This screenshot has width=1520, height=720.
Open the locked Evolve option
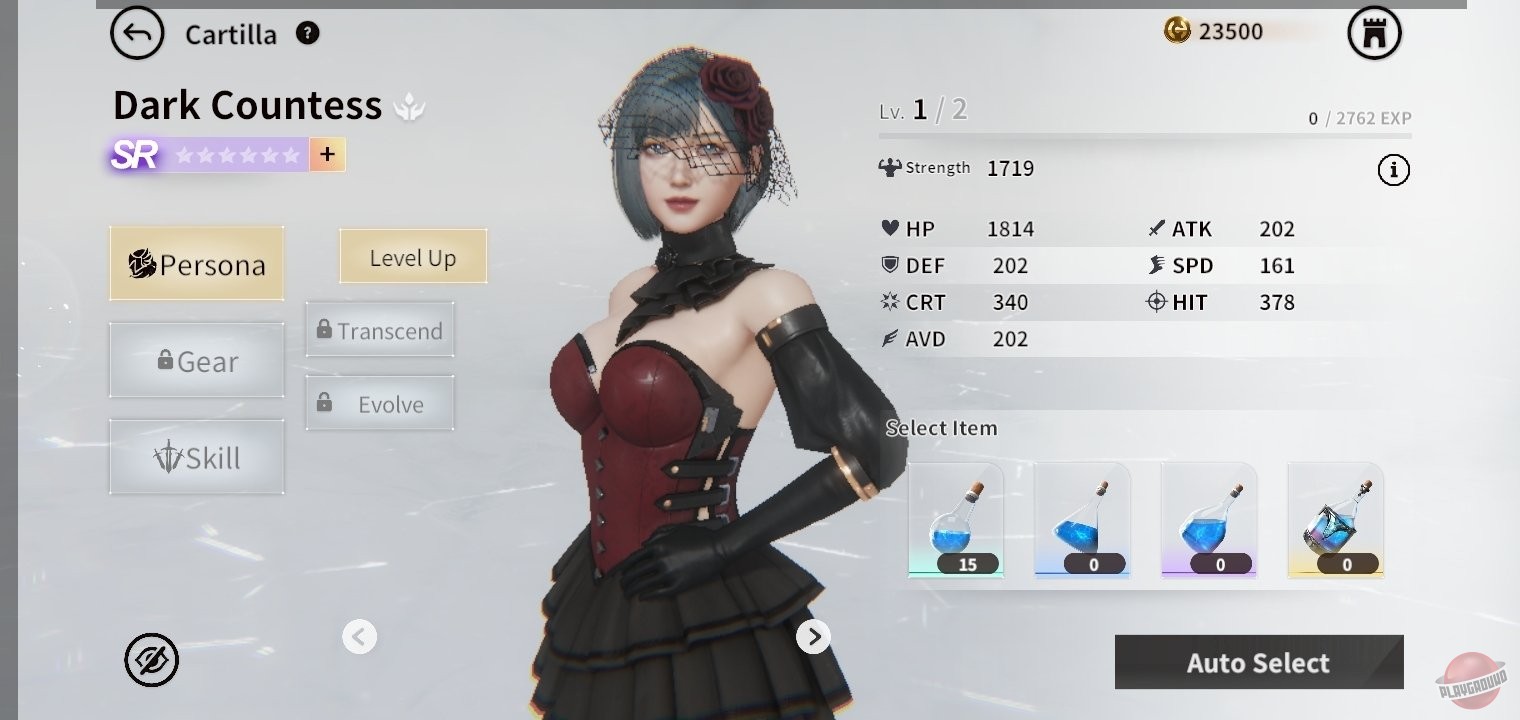point(380,404)
